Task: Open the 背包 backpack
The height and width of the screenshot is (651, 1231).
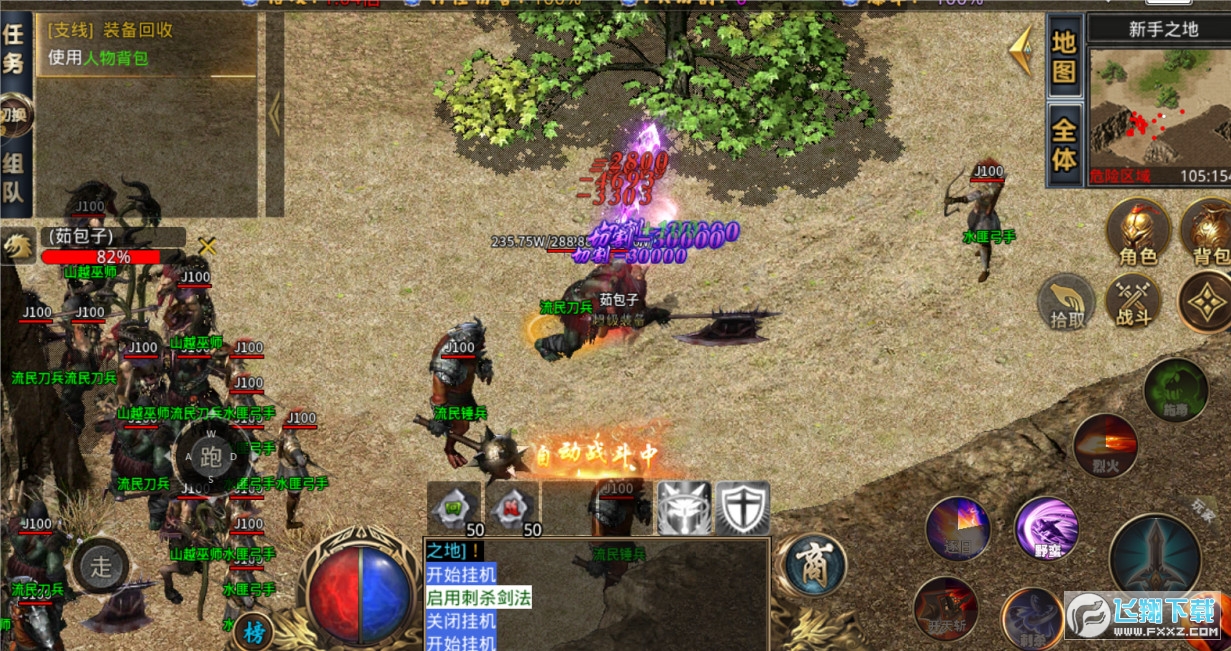Action: 1207,232
